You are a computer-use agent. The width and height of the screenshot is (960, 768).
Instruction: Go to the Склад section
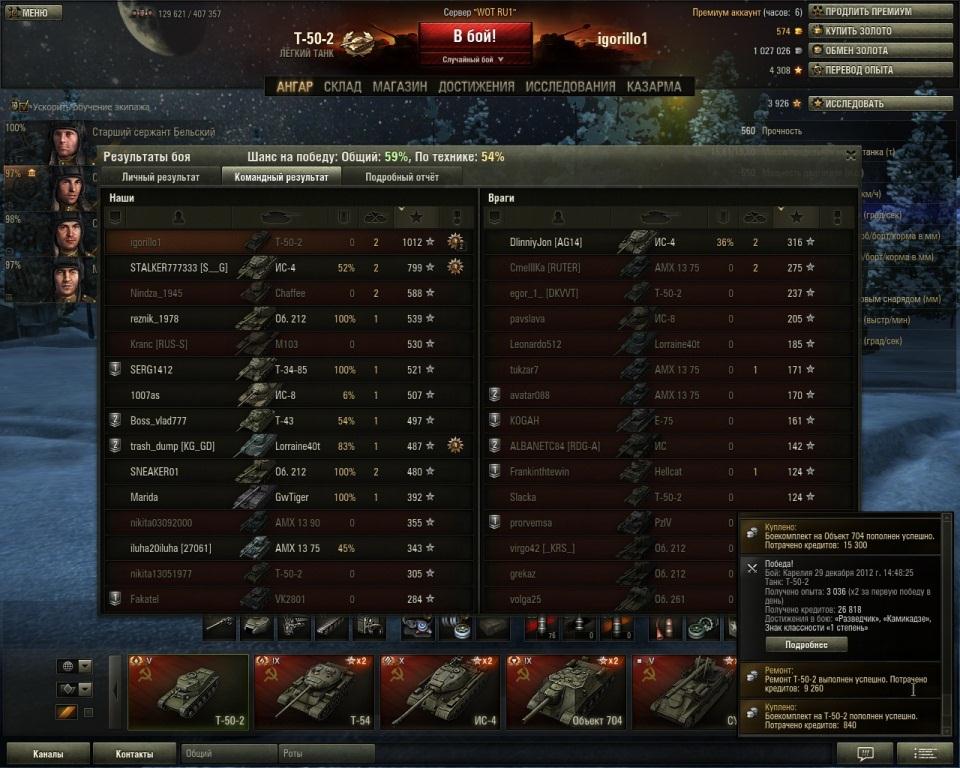(343, 86)
